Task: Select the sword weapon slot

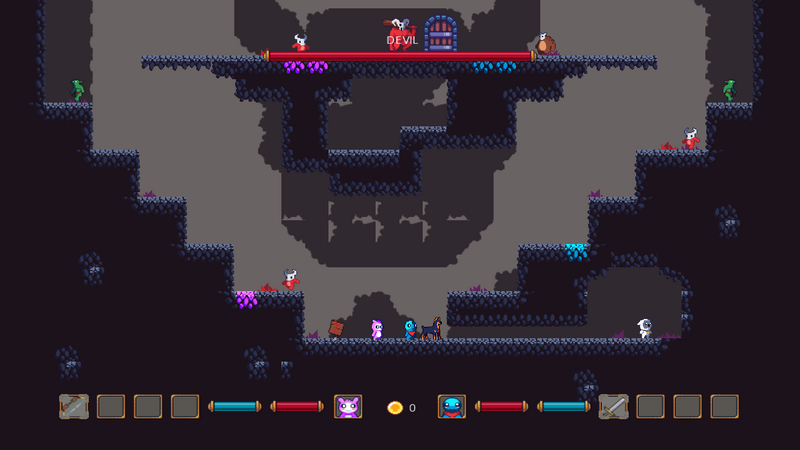Action: 613,406
